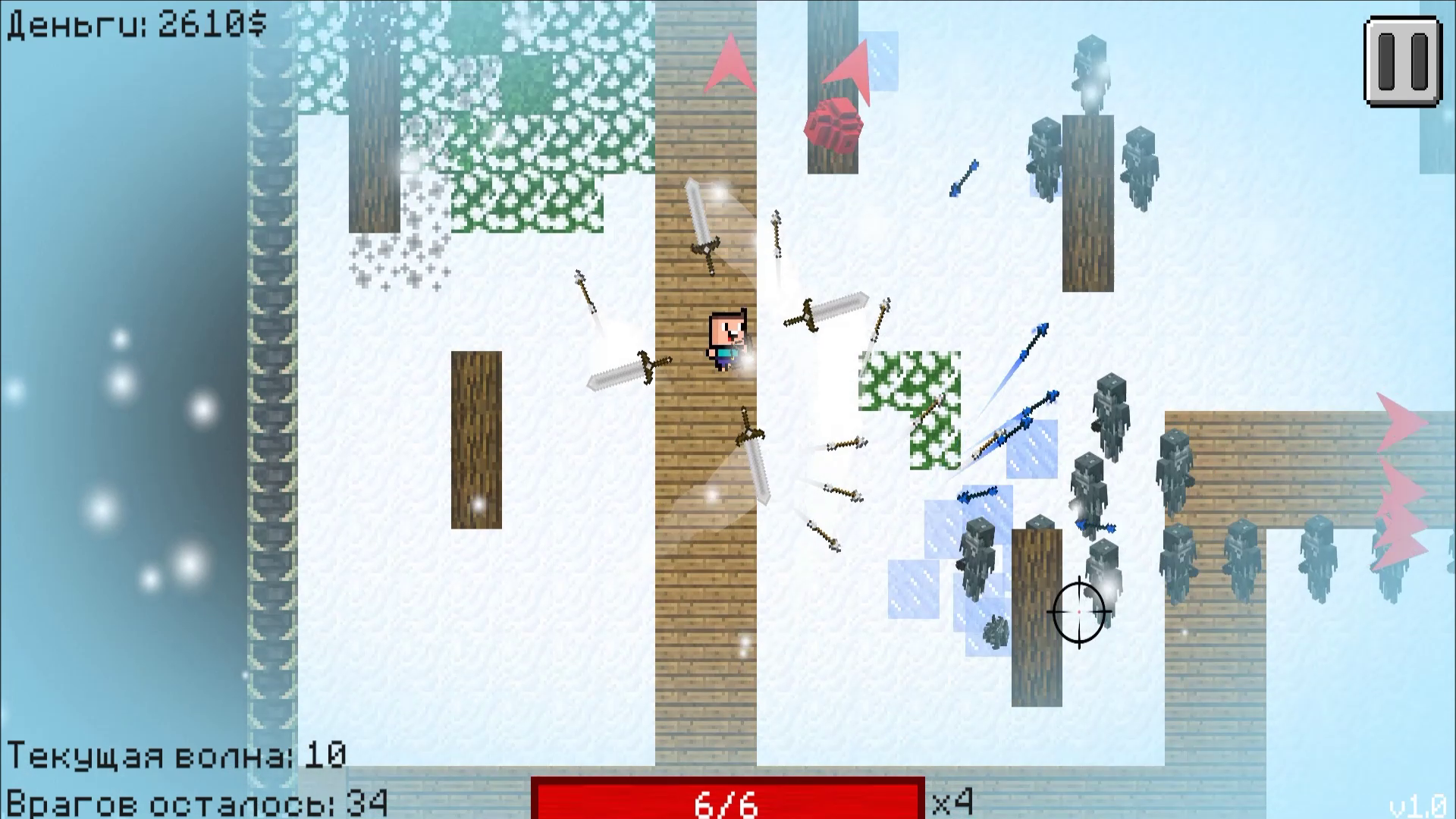Click the Текущая волна: 10 text
This screenshot has width=1456, height=819.
click(174, 755)
